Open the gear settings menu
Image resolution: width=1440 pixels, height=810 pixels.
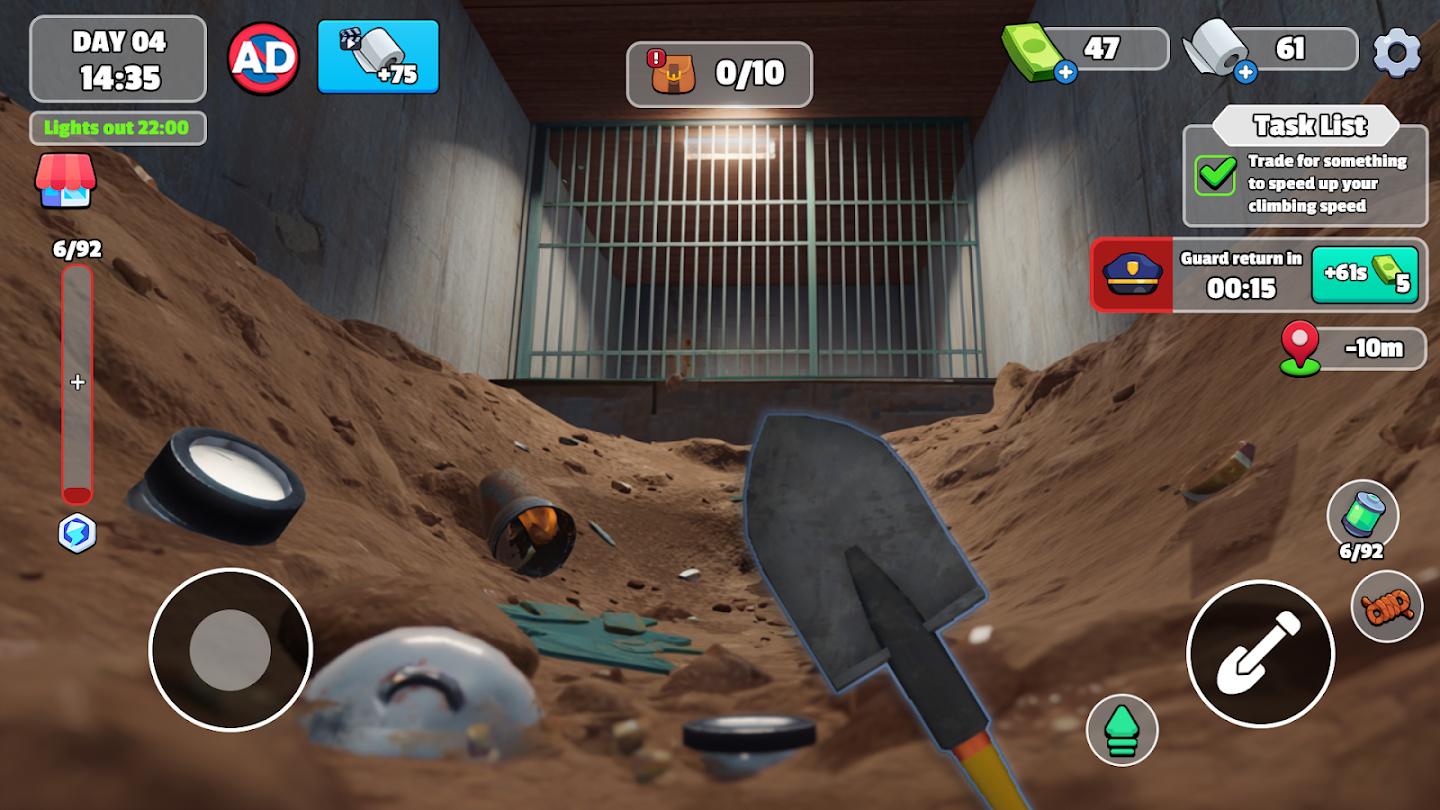point(1397,52)
